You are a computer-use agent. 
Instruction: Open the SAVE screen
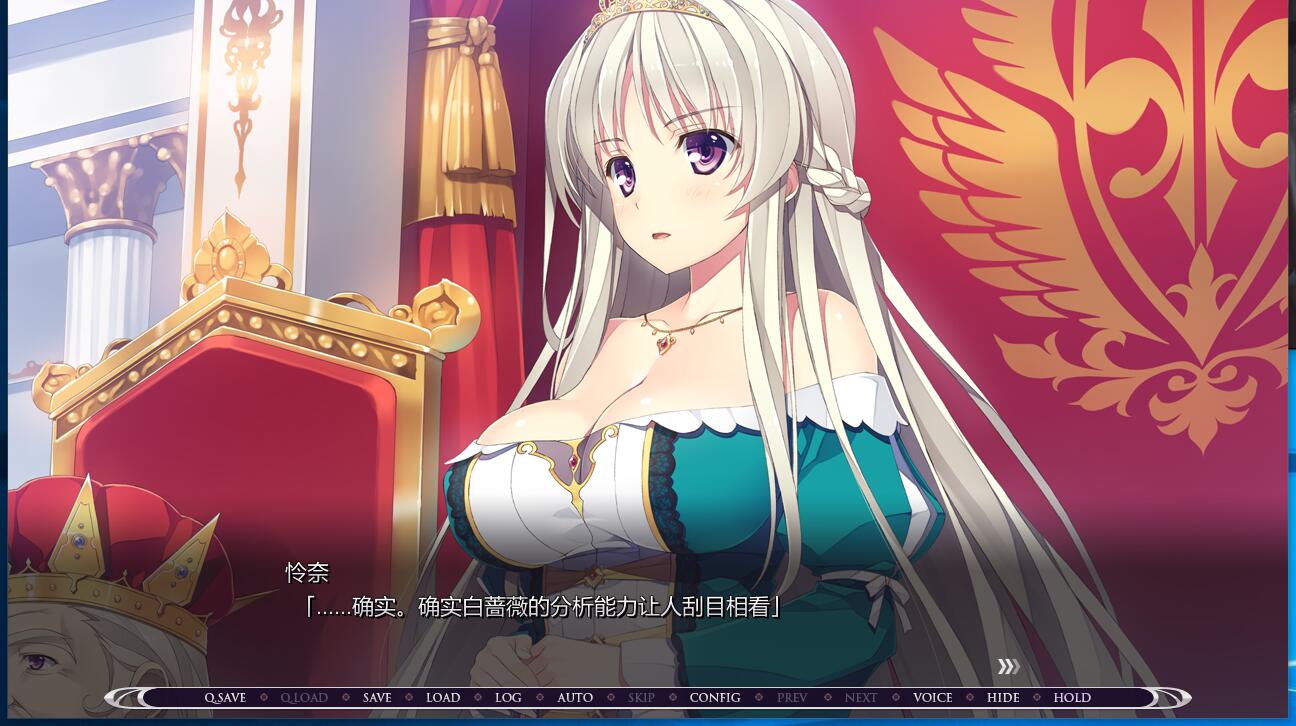tap(376, 697)
